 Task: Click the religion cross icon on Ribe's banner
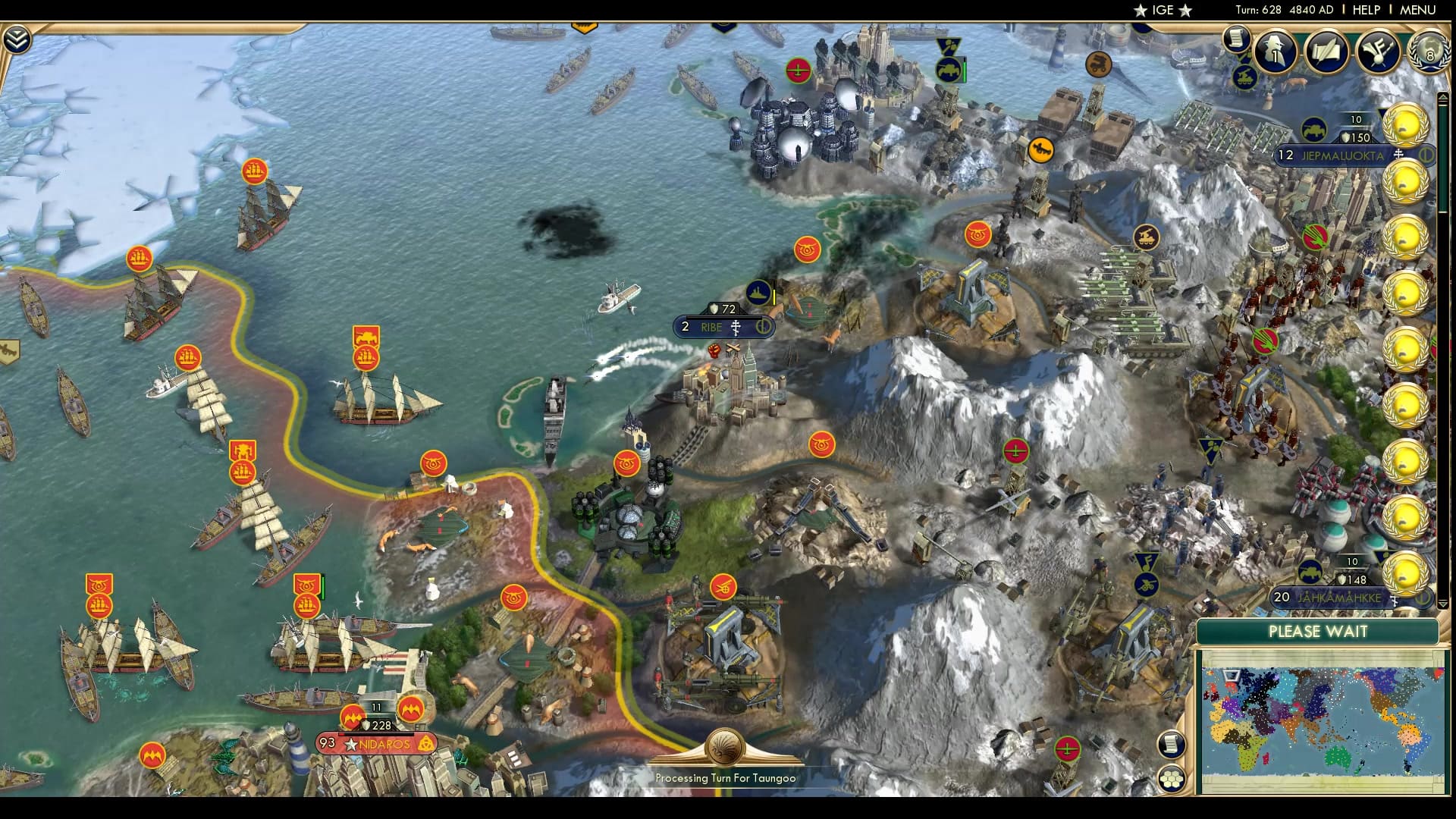[736, 328]
